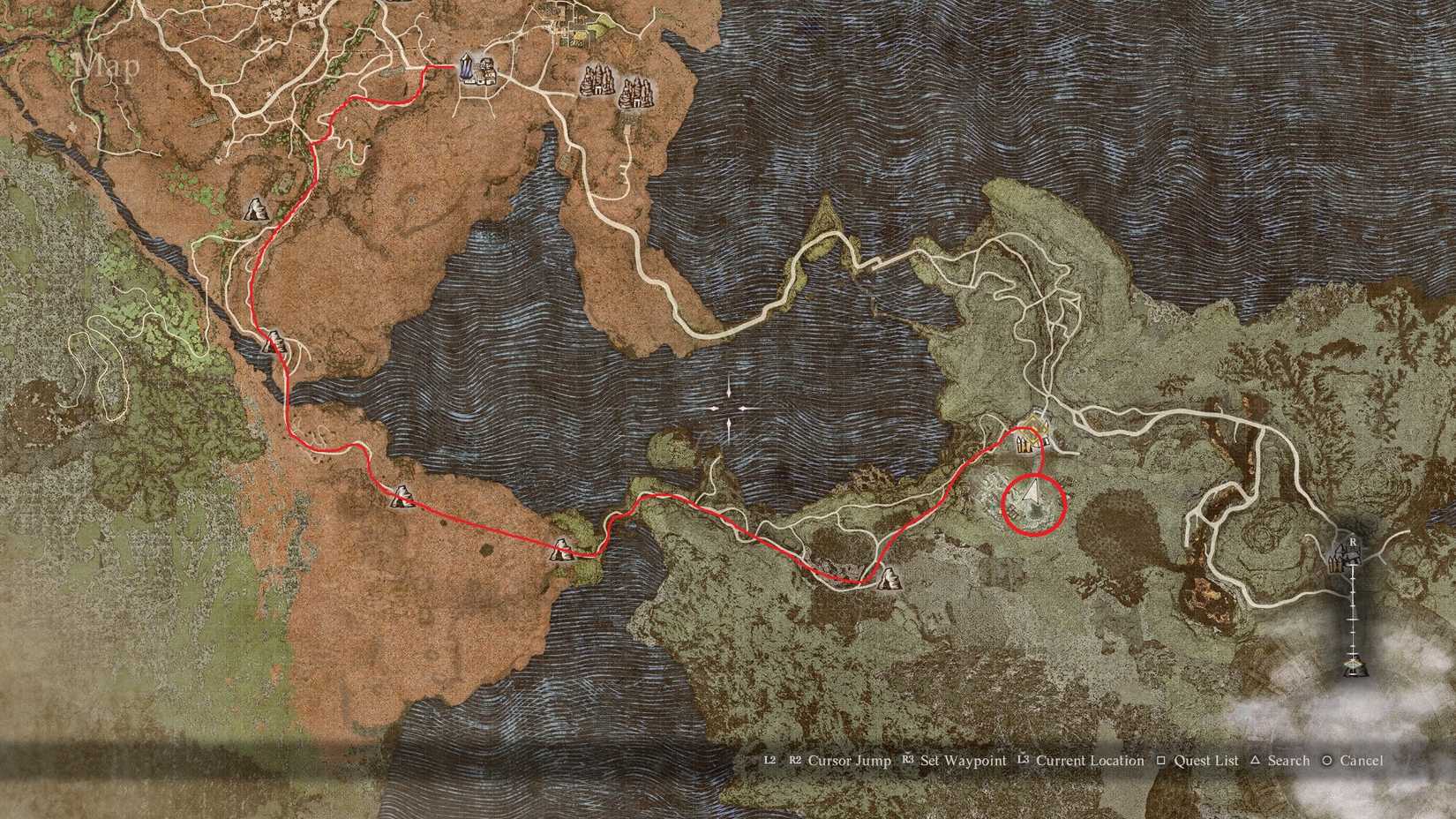
Task: Select the Portcrystal crystal icon near Vernworth
Action: click(x=465, y=68)
